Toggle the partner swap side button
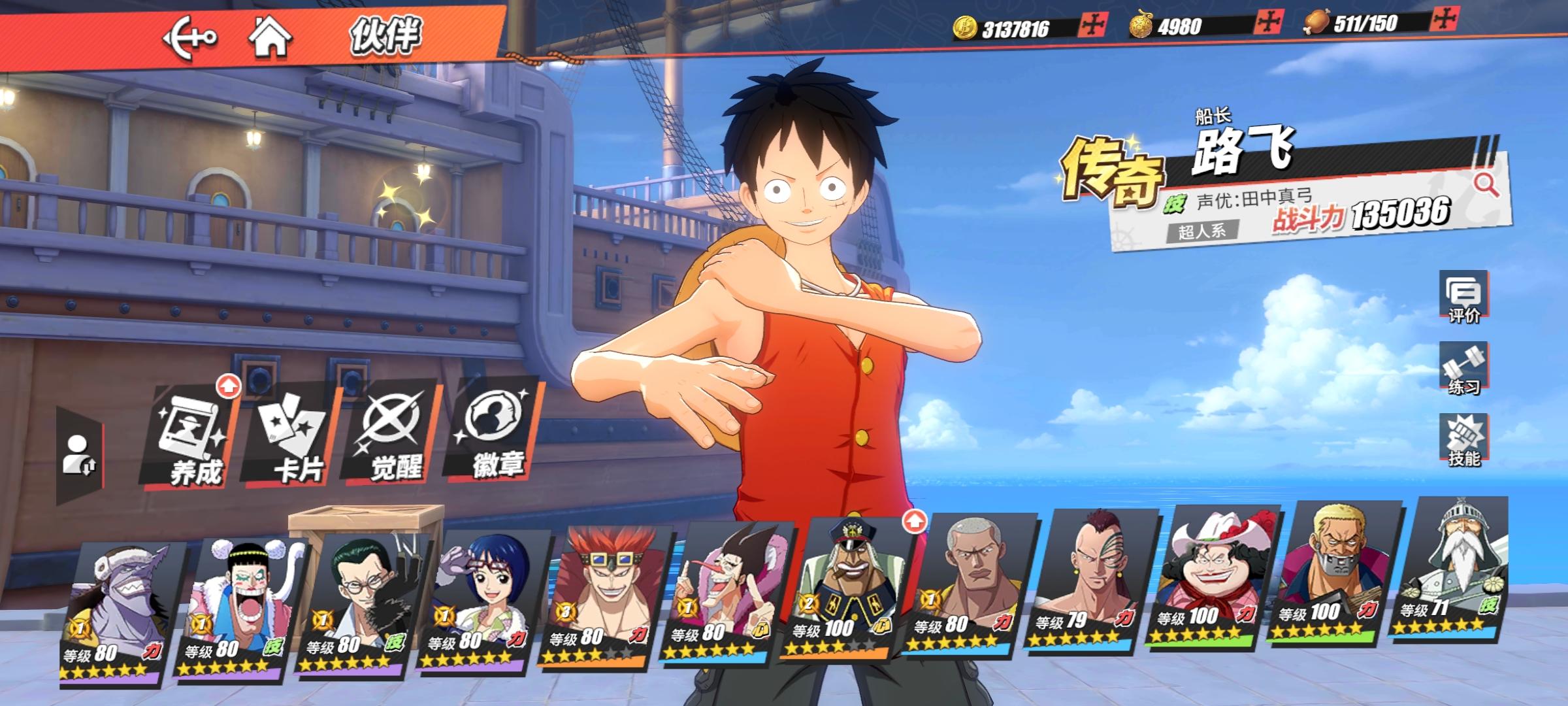Viewport: 1568px width, 706px height. point(80,455)
